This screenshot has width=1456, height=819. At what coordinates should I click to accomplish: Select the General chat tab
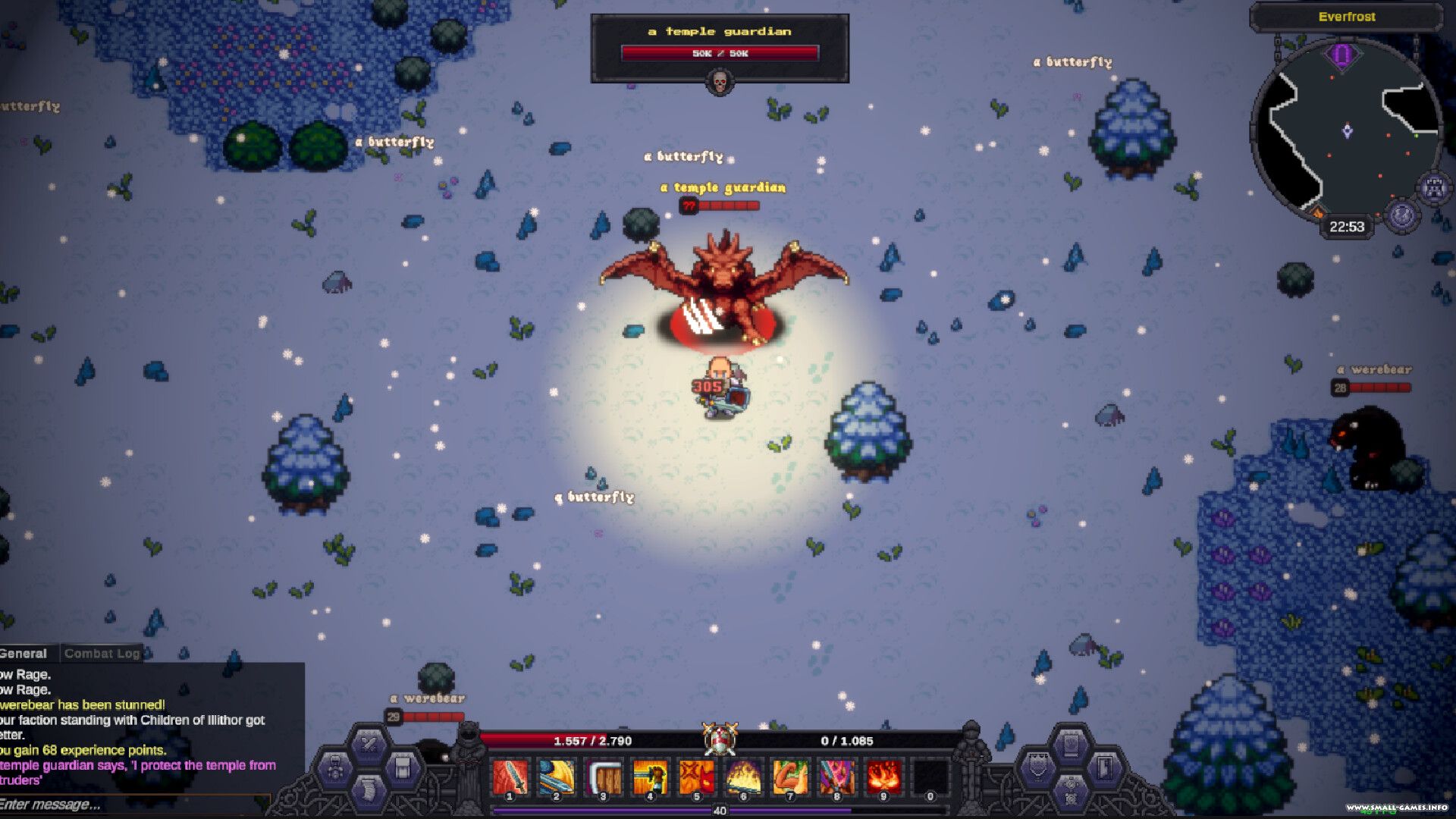click(24, 654)
